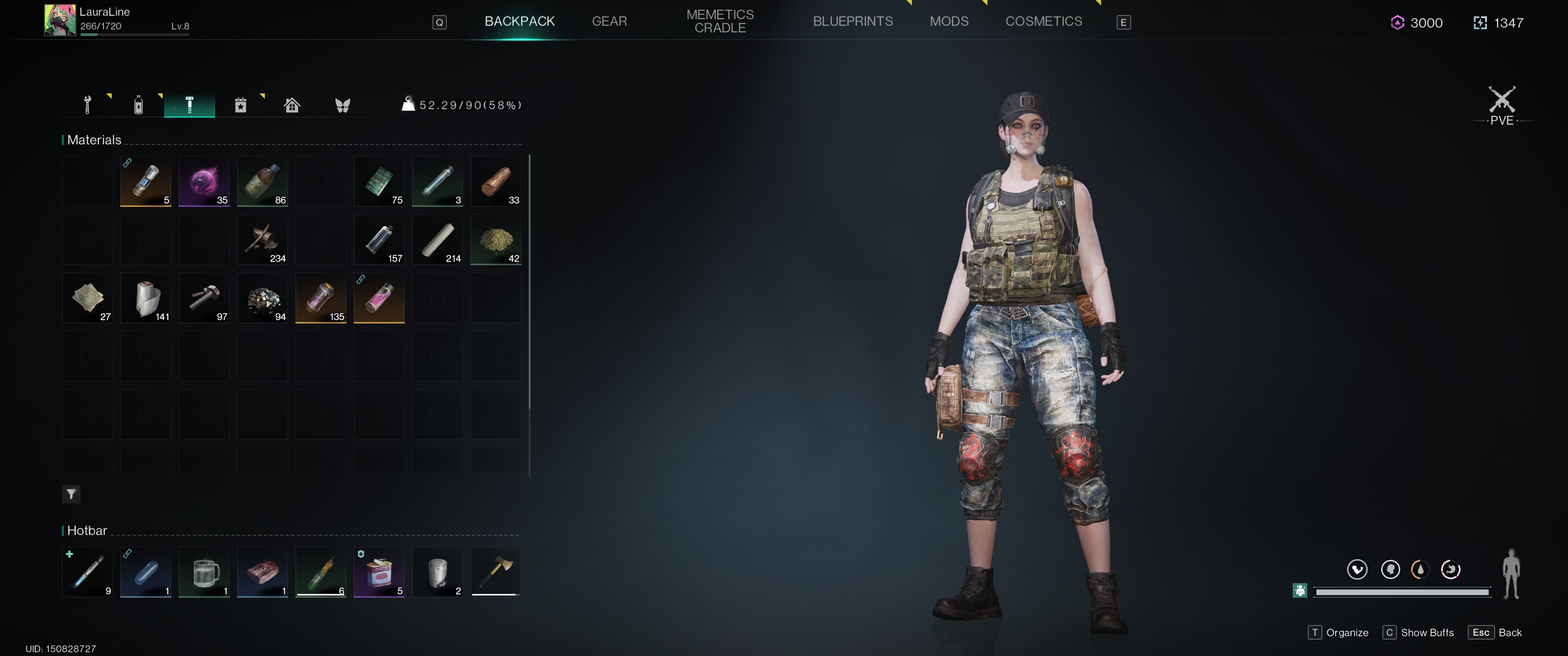
Task: Open the MEMETICS CRADLE tab
Action: (x=719, y=21)
